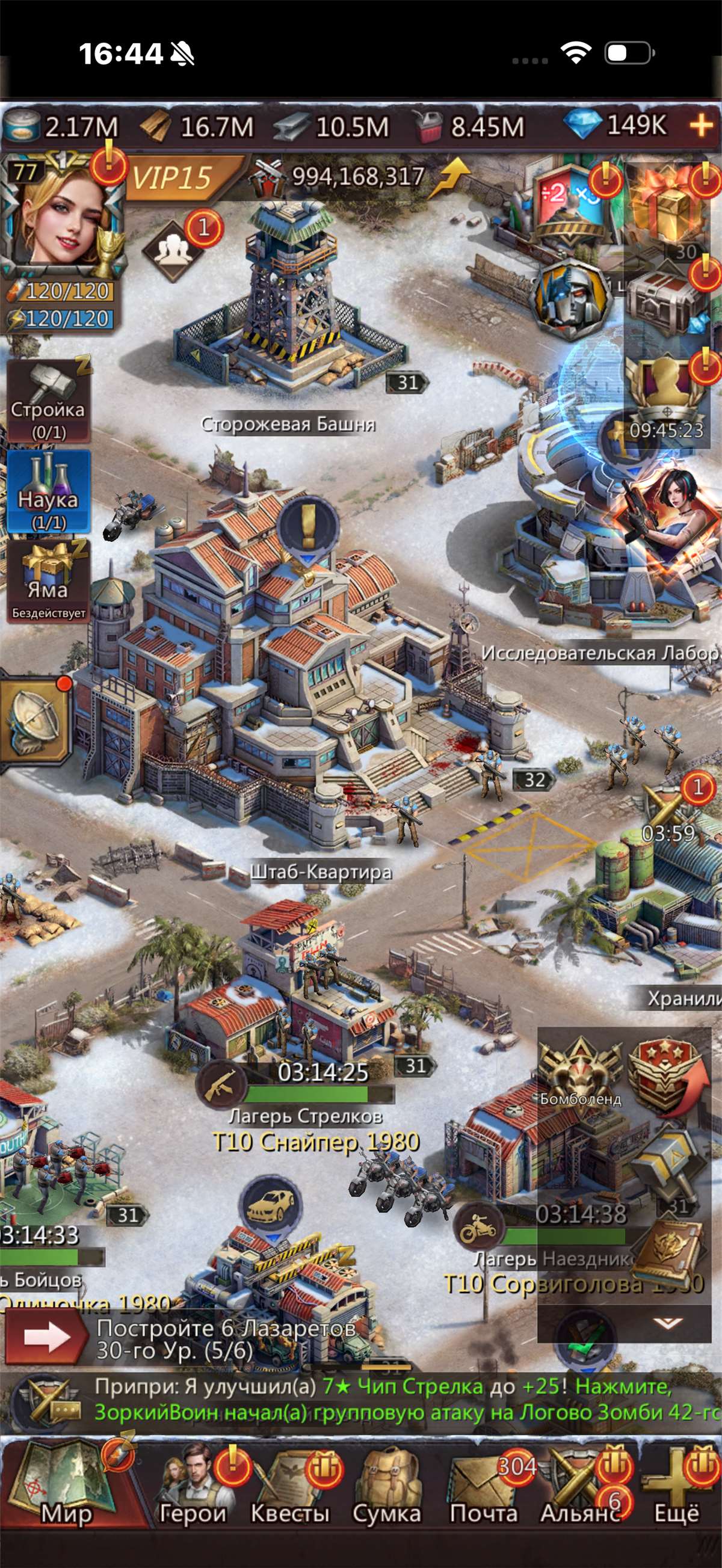Open the Наука research queue
Screen dimensions: 722x1568
[x=48, y=492]
